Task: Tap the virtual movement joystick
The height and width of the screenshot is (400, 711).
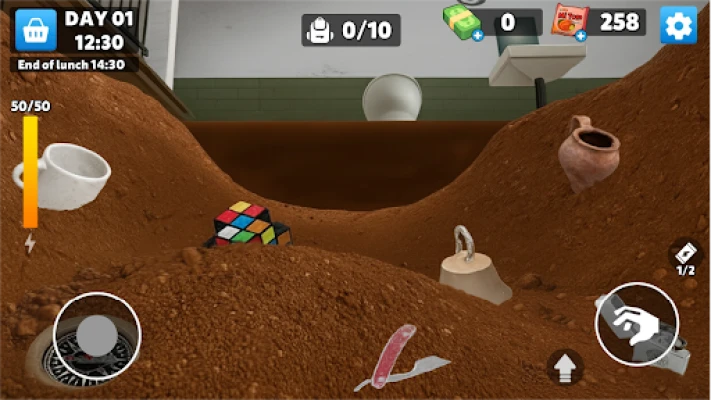Action: (x=97, y=336)
